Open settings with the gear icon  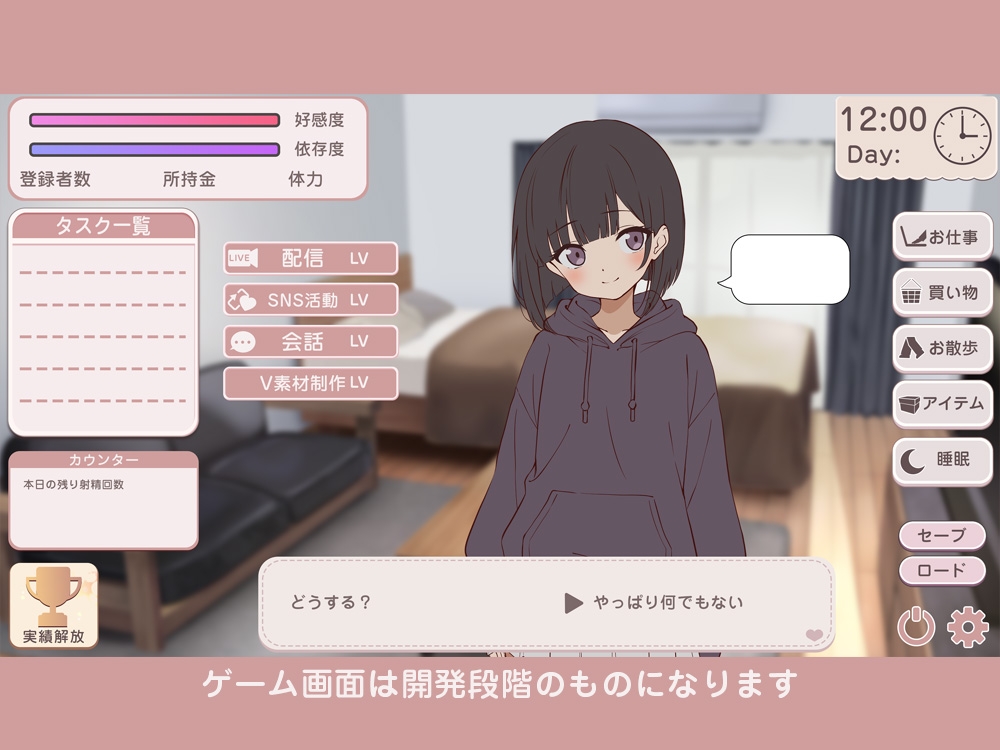tap(967, 627)
